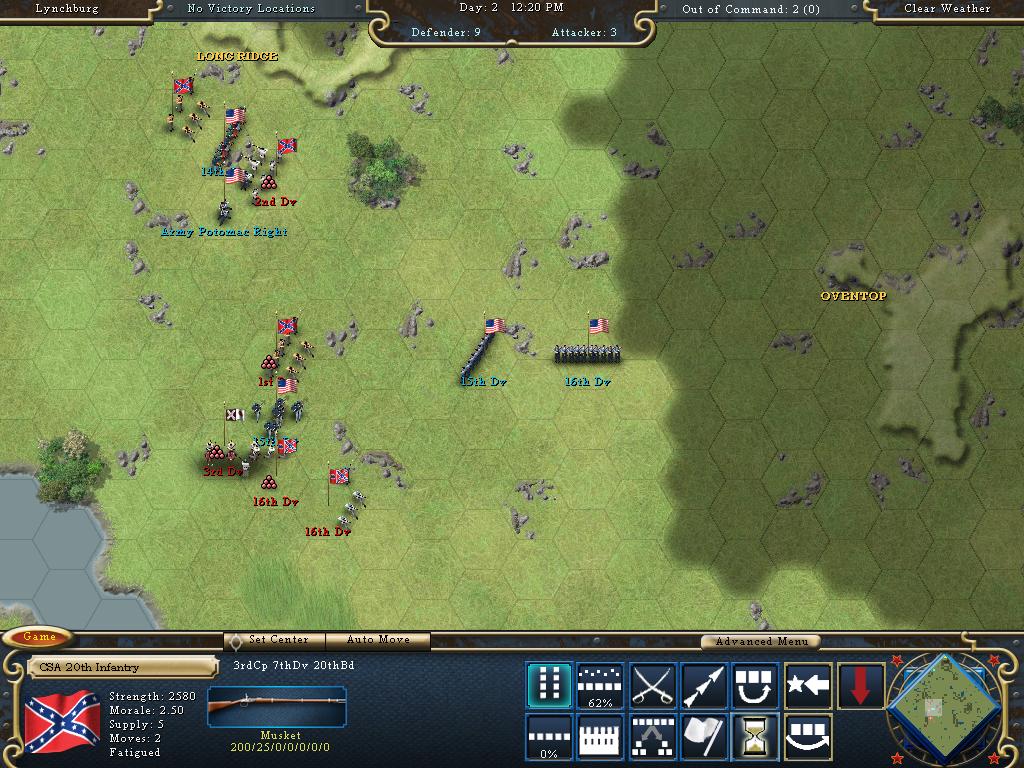This screenshot has width=1024, height=768.
Task: Select the column formation icon
Action: tap(549, 685)
